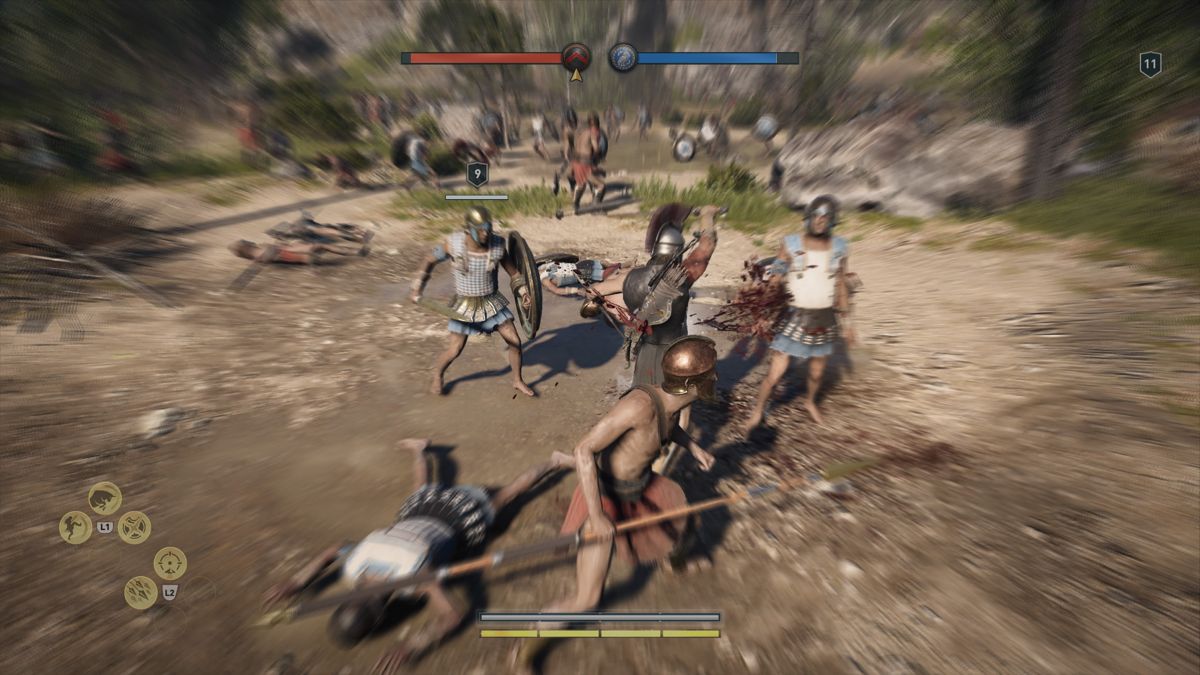Fire the multi-arrow shot ability
Screen dimensions: 1200x675
140,592
